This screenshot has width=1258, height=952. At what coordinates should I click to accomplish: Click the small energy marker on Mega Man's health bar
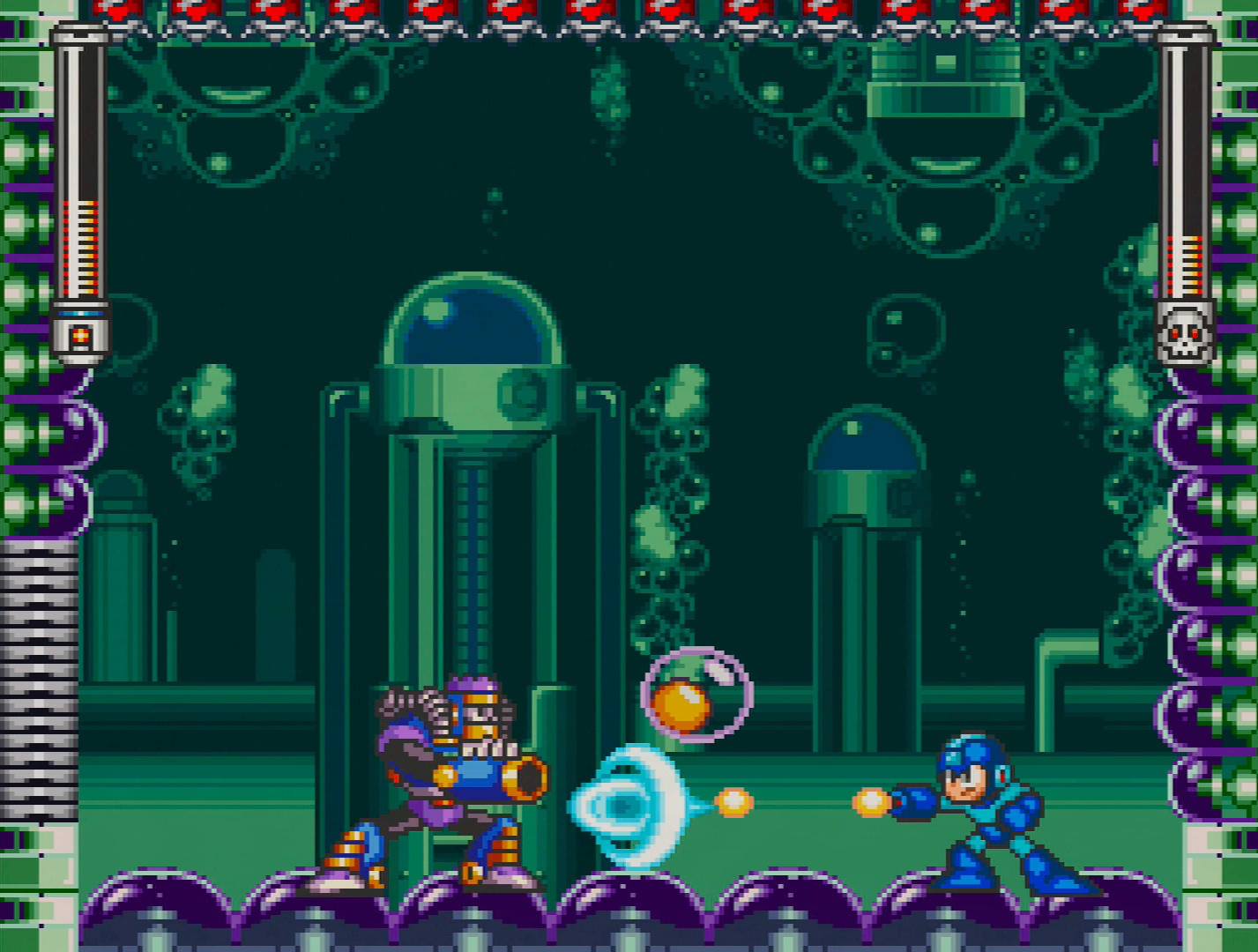click(82, 335)
